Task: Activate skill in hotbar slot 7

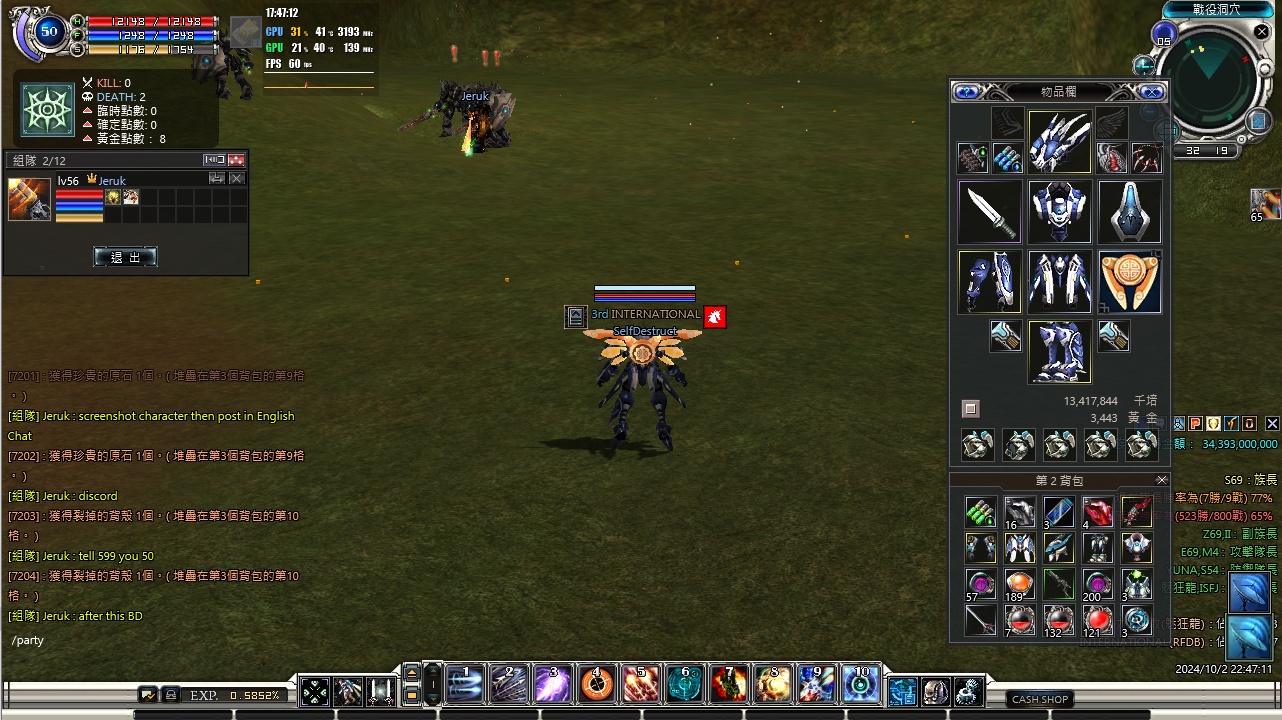Action: pos(729,685)
